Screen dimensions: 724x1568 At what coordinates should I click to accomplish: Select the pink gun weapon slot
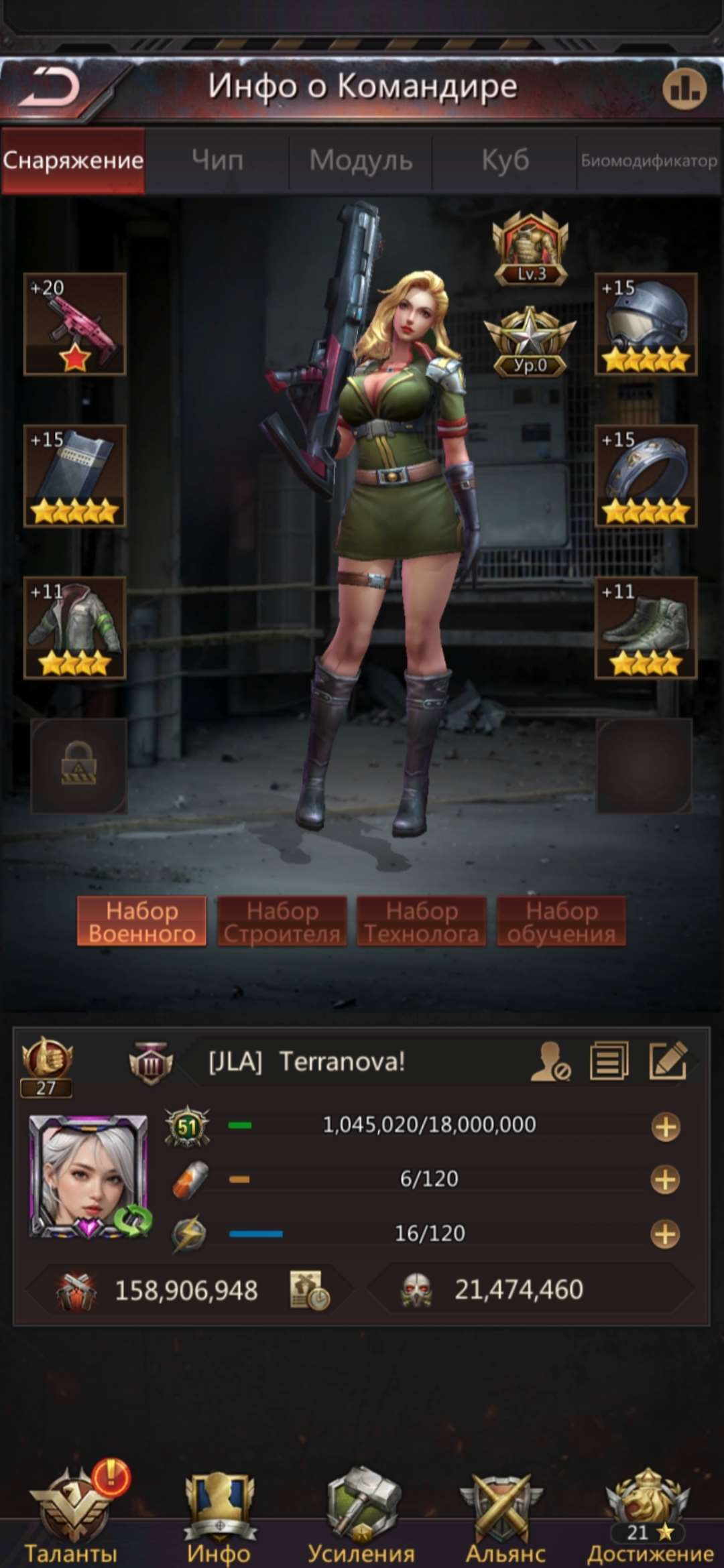click(74, 324)
